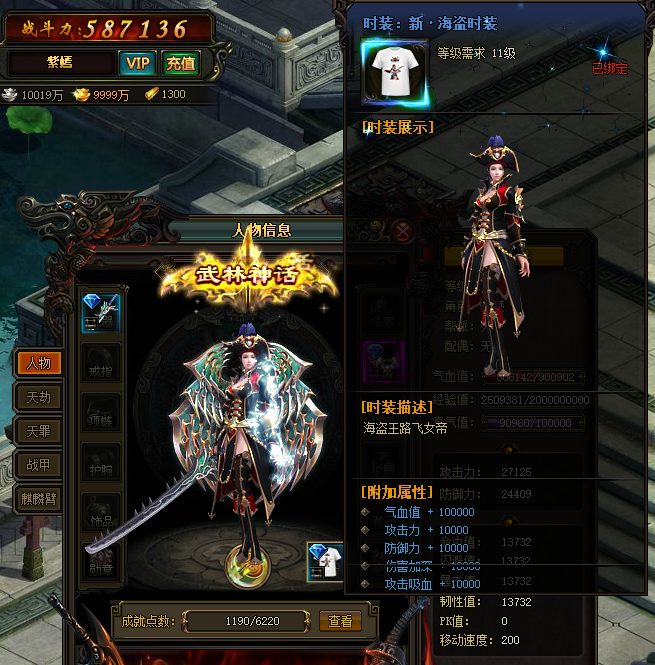Open the 麒麟臂 tab

38,499
